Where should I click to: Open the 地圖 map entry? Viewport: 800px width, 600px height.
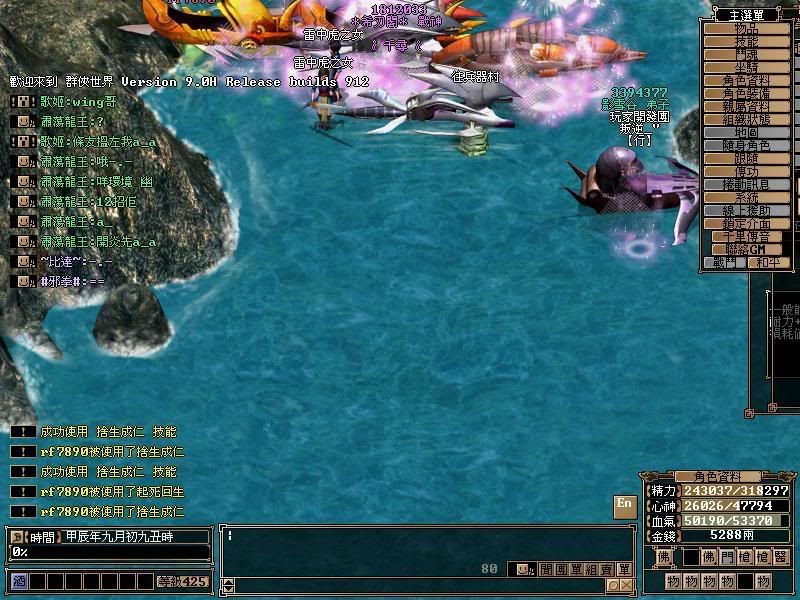[x=746, y=133]
